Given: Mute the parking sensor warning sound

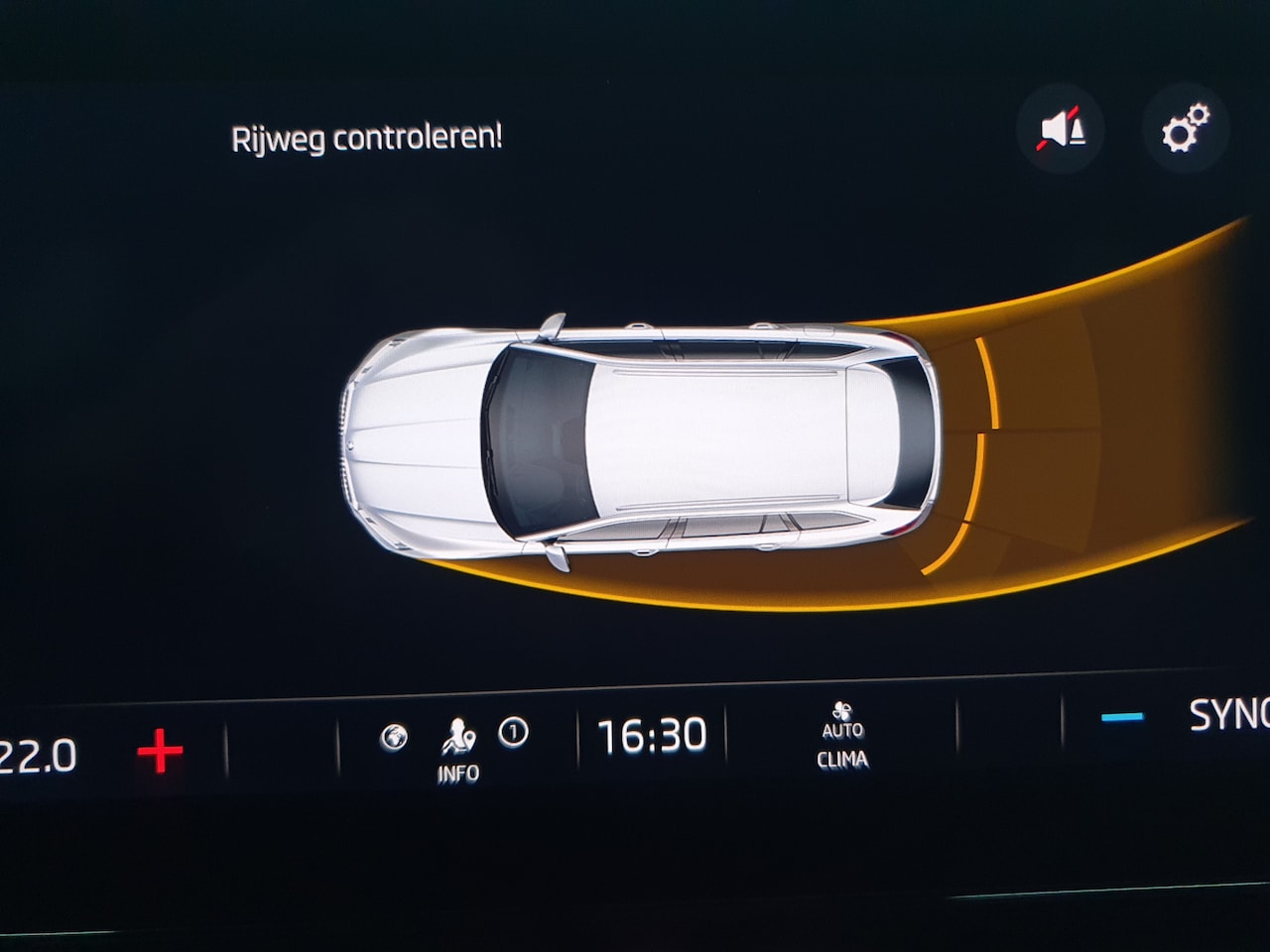Looking at the screenshot, I should tap(1062, 130).
